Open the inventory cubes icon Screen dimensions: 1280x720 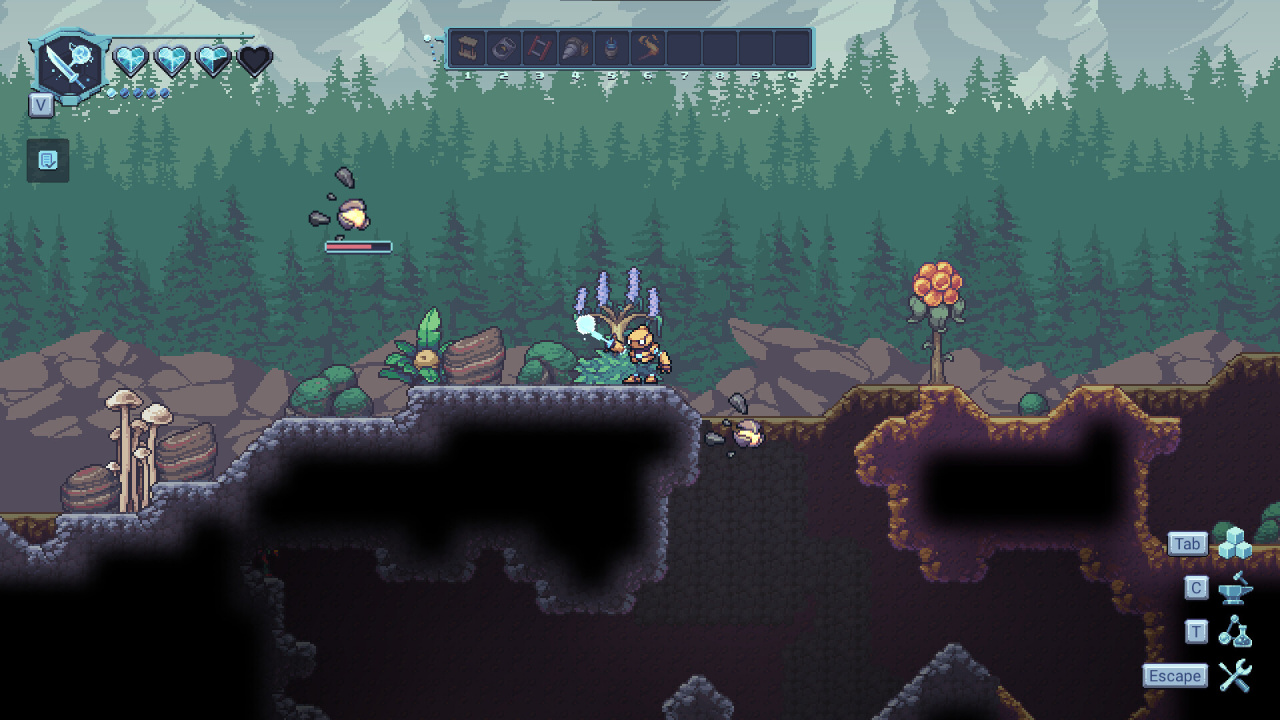[1235, 543]
